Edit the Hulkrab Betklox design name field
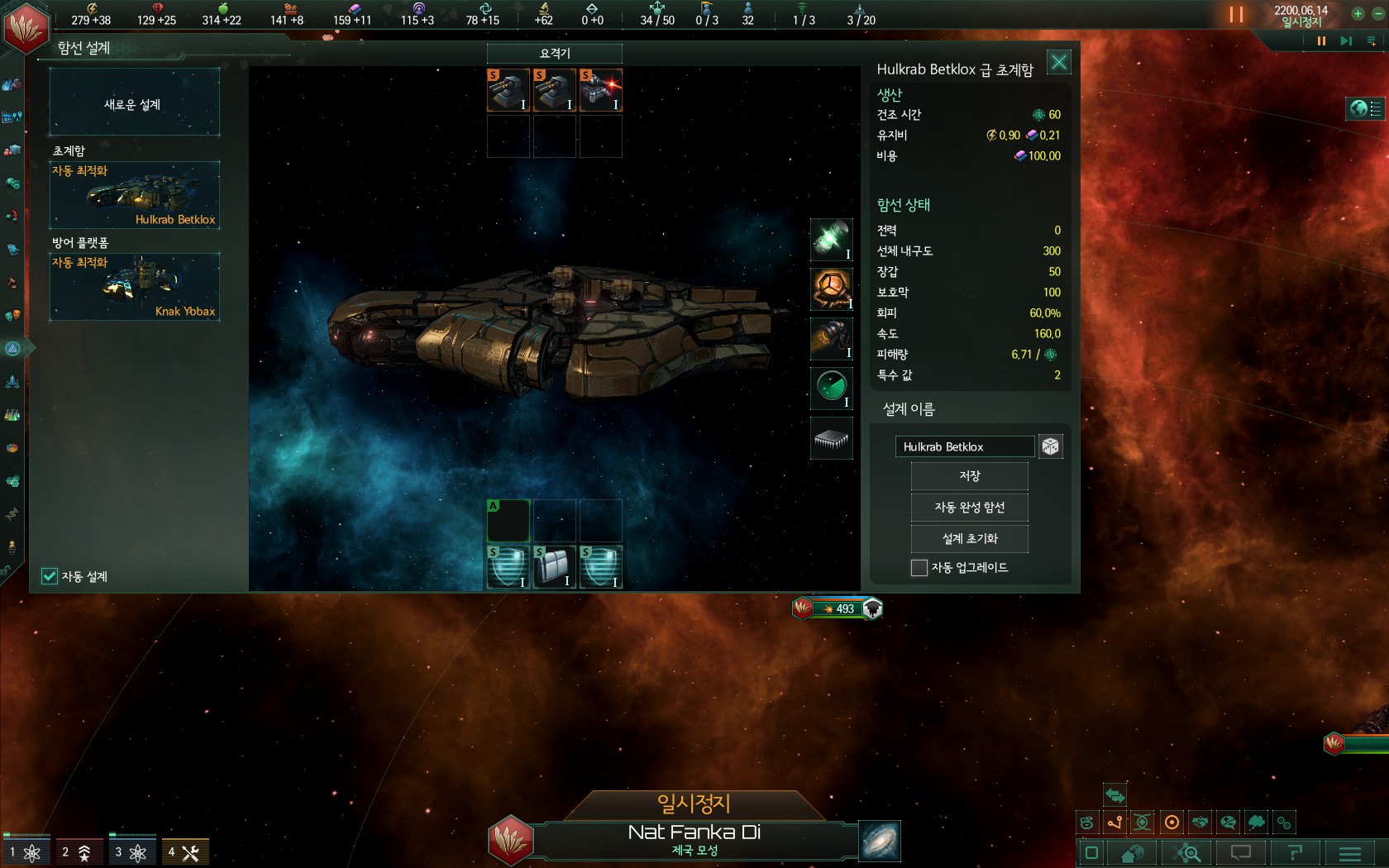This screenshot has width=1389, height=868. pos(964,446)
